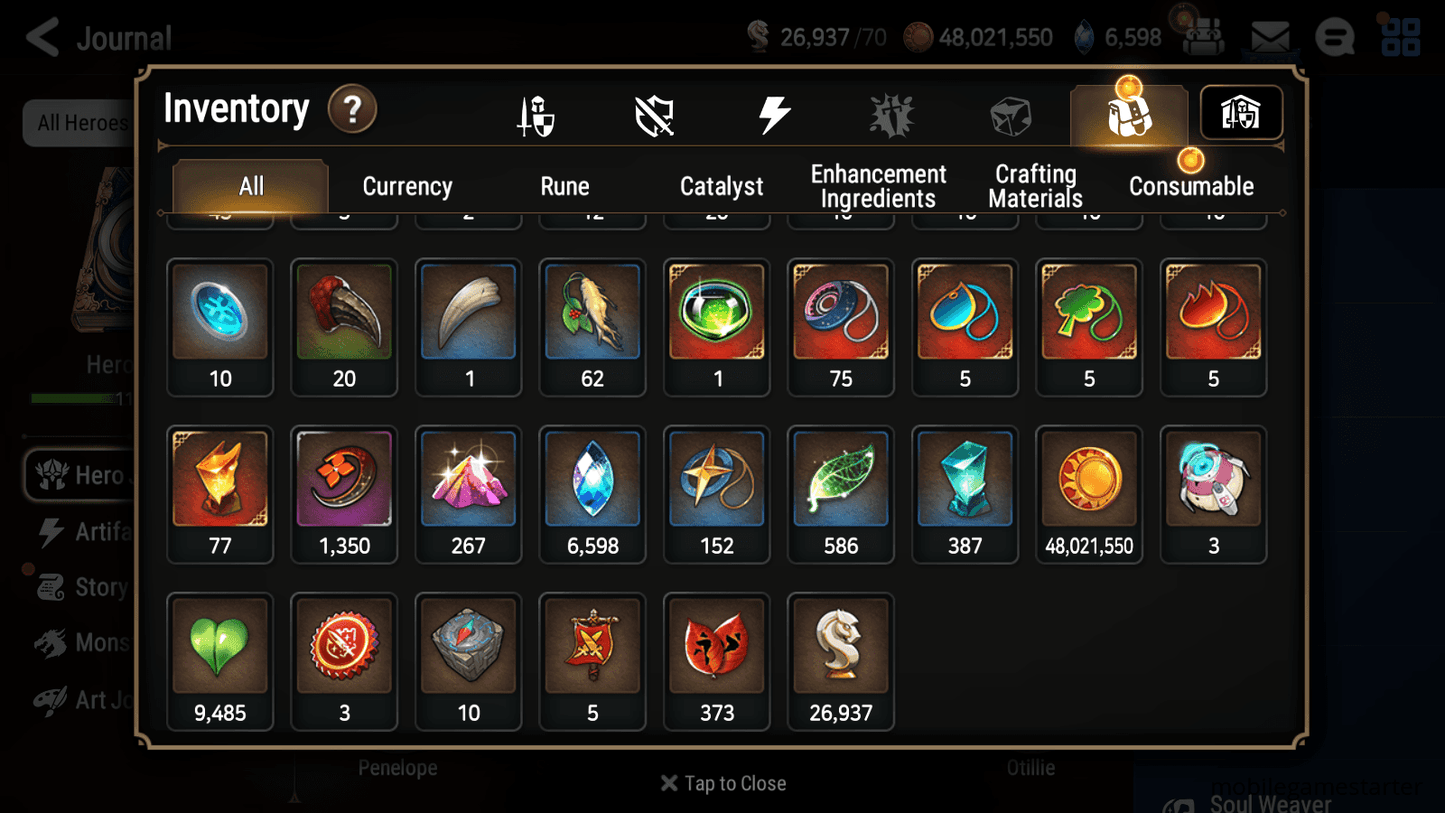Open the Inventory help question mark

352,110
